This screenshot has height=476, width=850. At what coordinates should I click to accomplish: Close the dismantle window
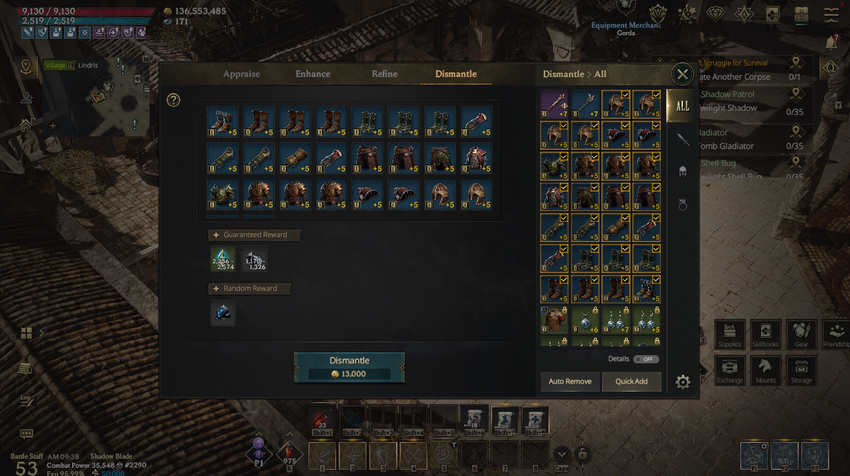[682, 74]
